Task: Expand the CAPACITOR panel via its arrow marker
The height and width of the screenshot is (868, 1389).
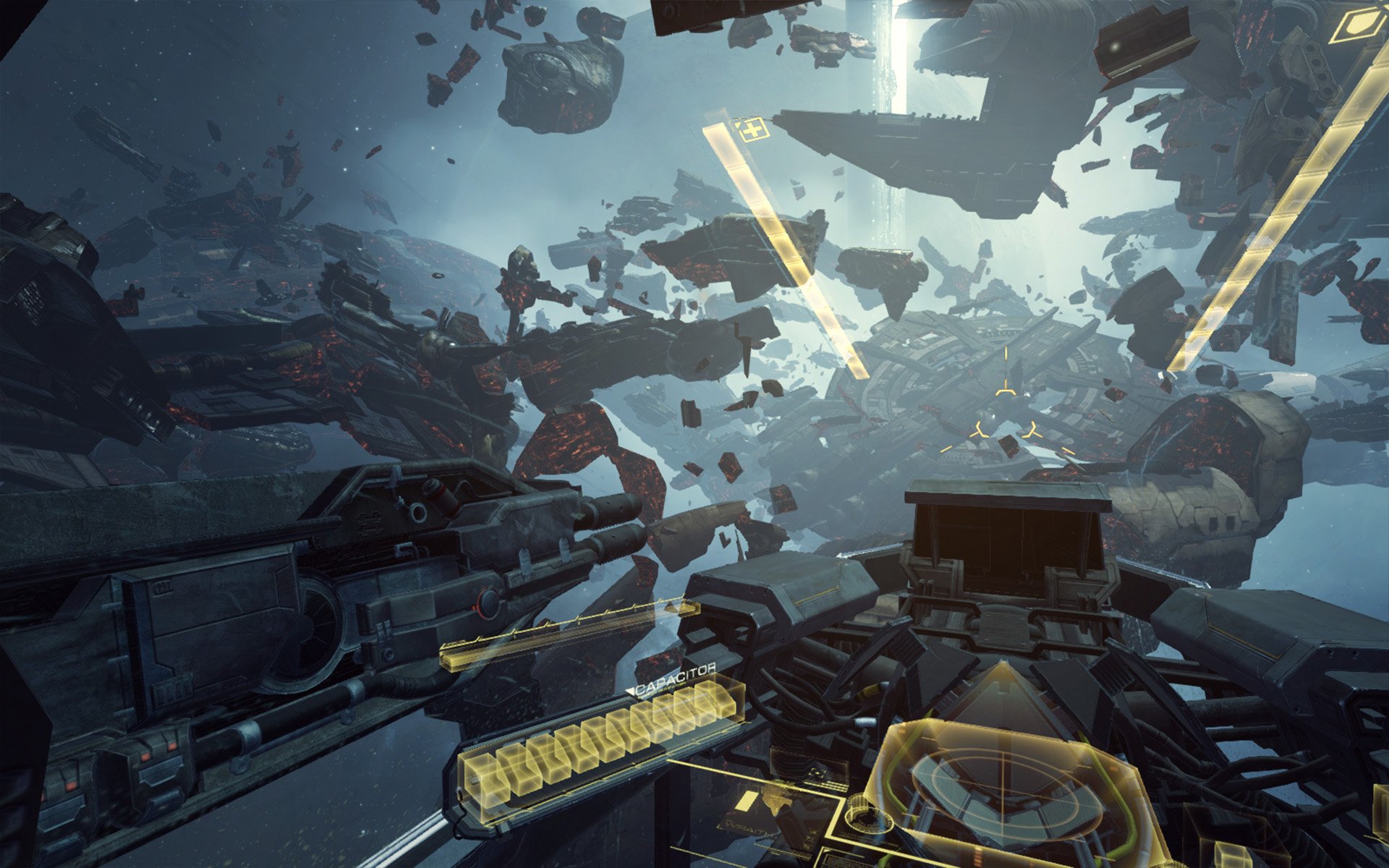Action: [x=630, y=691]
